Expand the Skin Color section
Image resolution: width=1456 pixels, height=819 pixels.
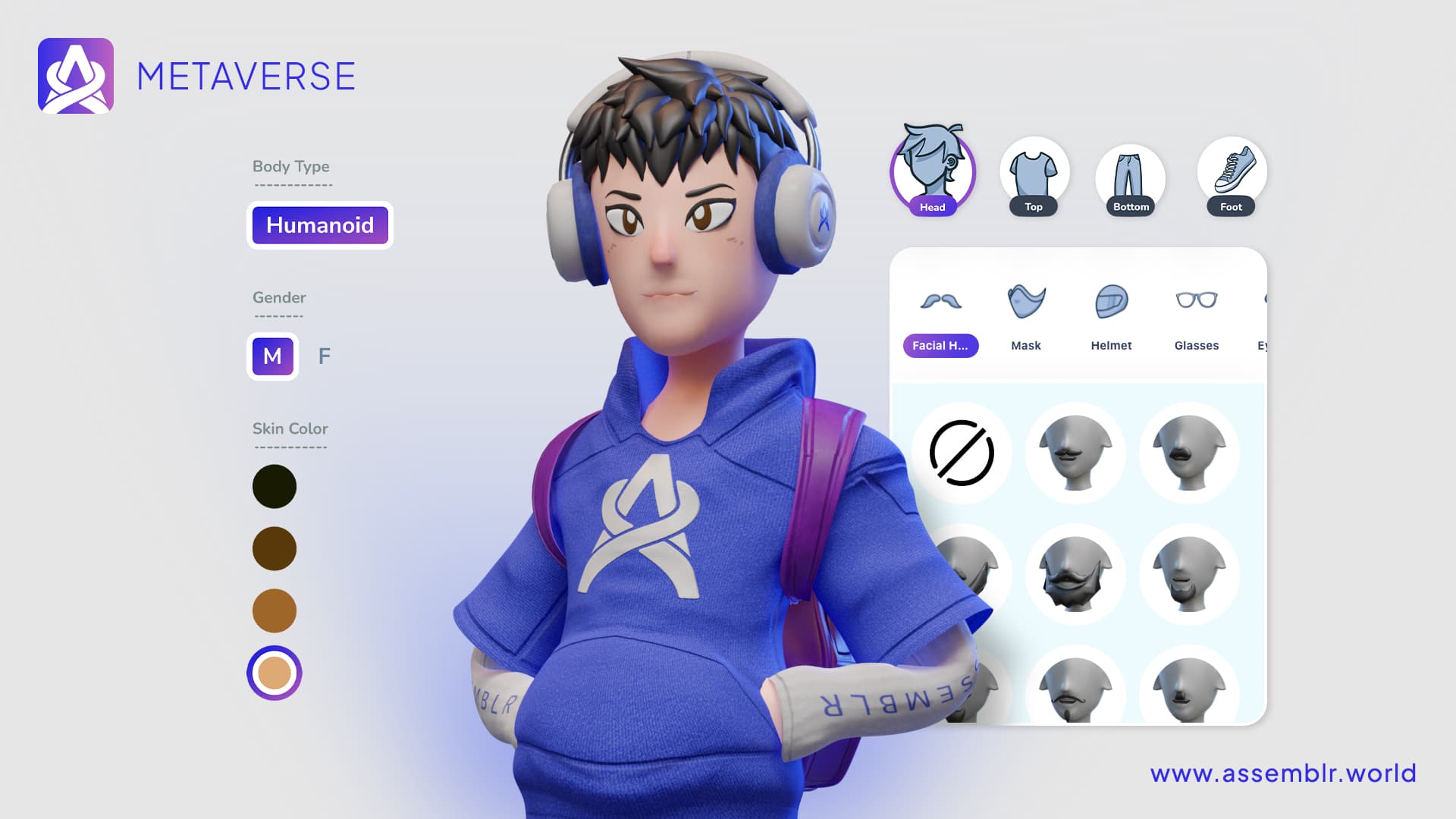[290, 428]
